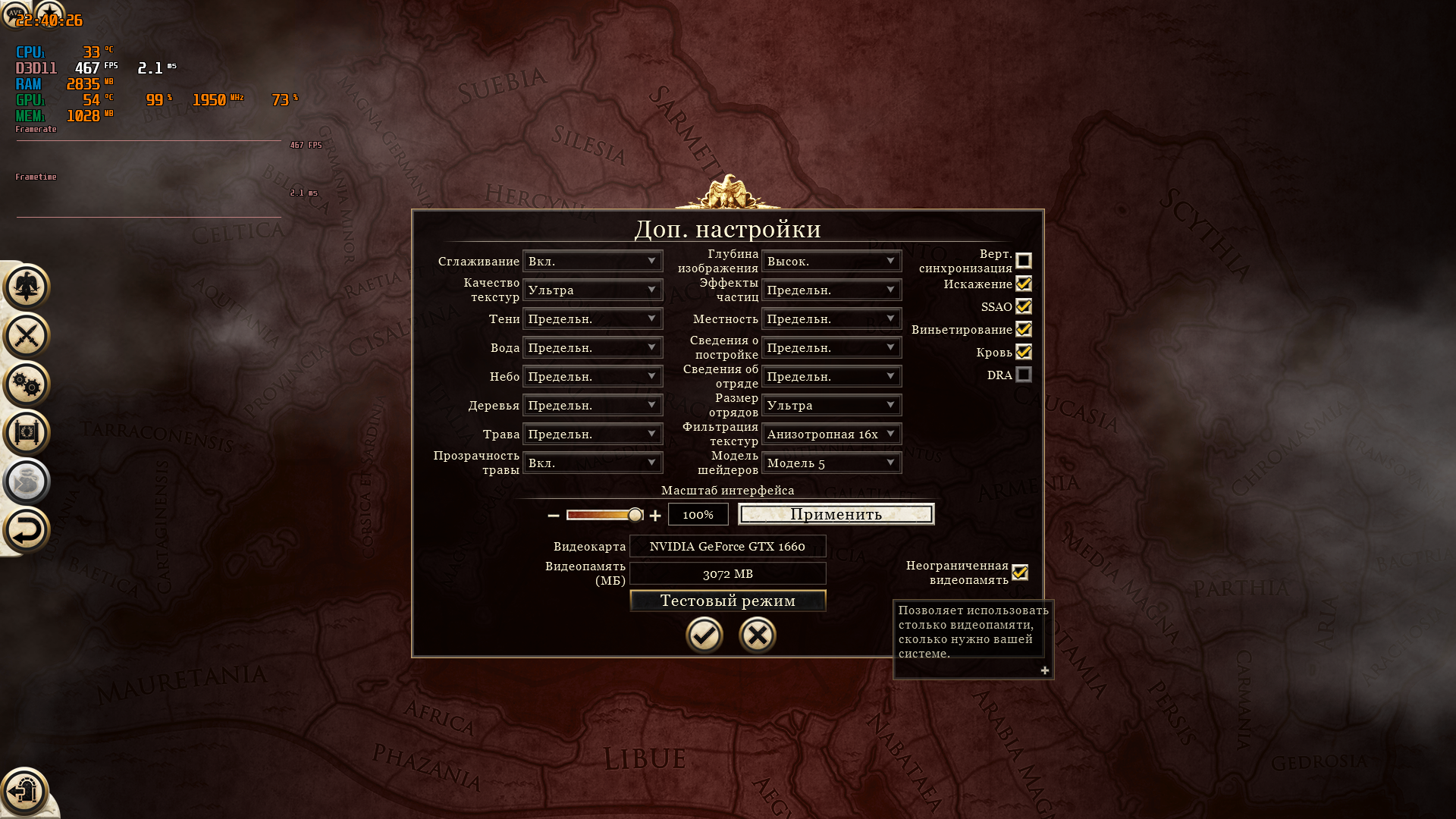
Task: Open the Качество текстур dropdown
Action: click(592, 290)
